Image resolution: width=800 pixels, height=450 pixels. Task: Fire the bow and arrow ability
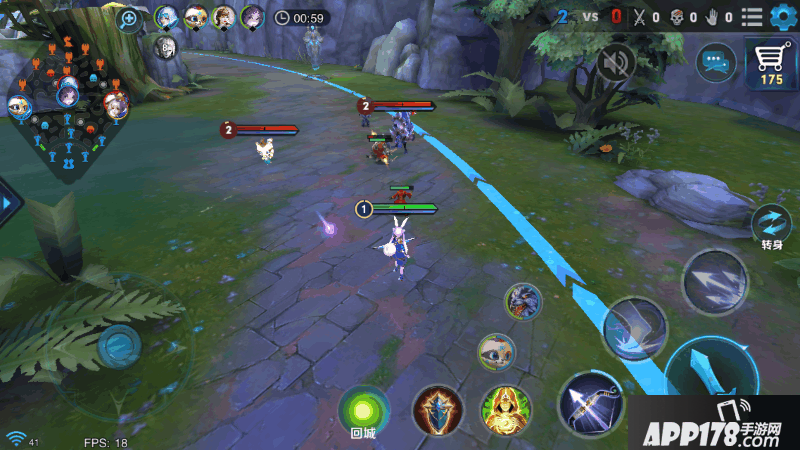pos(590,403)
